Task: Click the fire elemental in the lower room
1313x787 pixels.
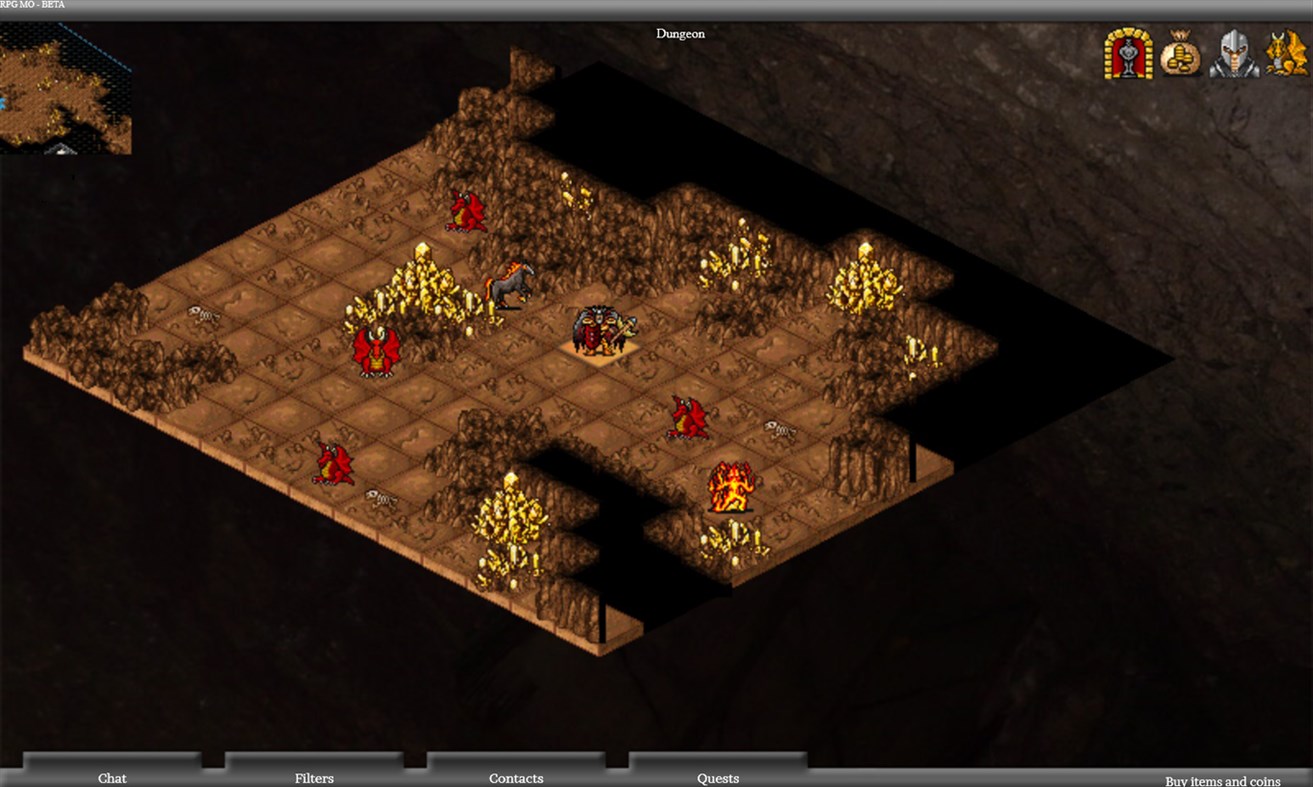Action: click(728, 485)
